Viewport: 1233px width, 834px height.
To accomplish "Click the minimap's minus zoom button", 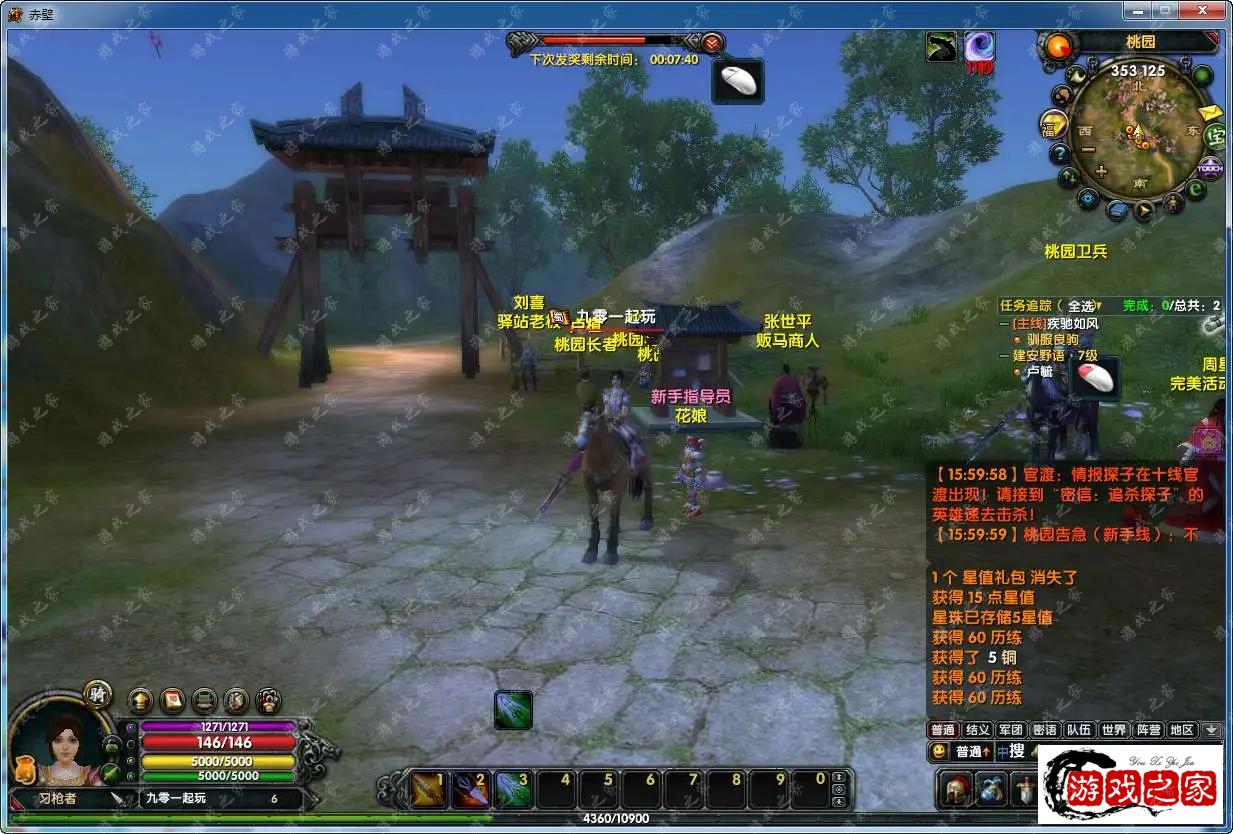I will point(1088,151).
